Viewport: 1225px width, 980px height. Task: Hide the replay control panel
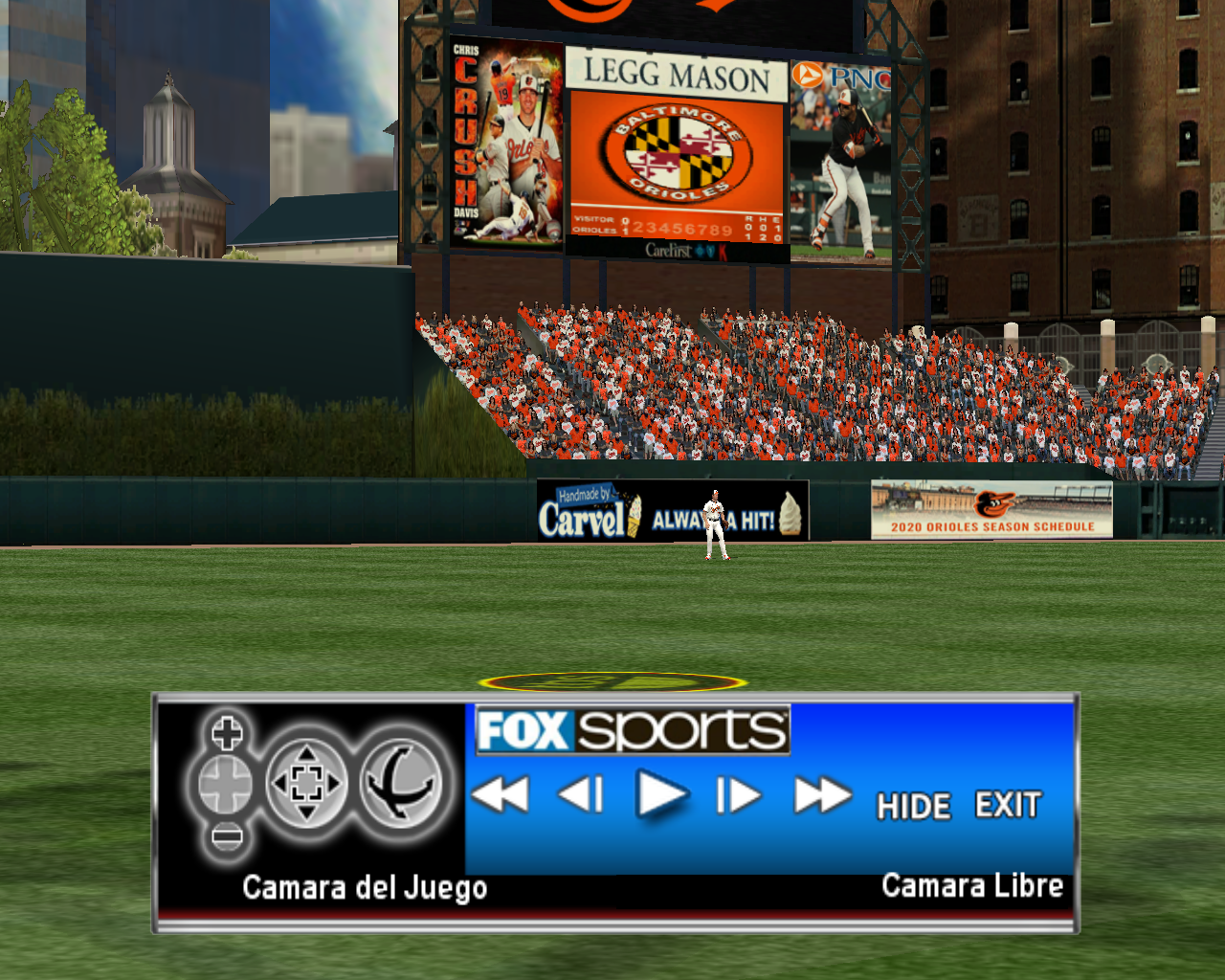[x=914, y=806]
